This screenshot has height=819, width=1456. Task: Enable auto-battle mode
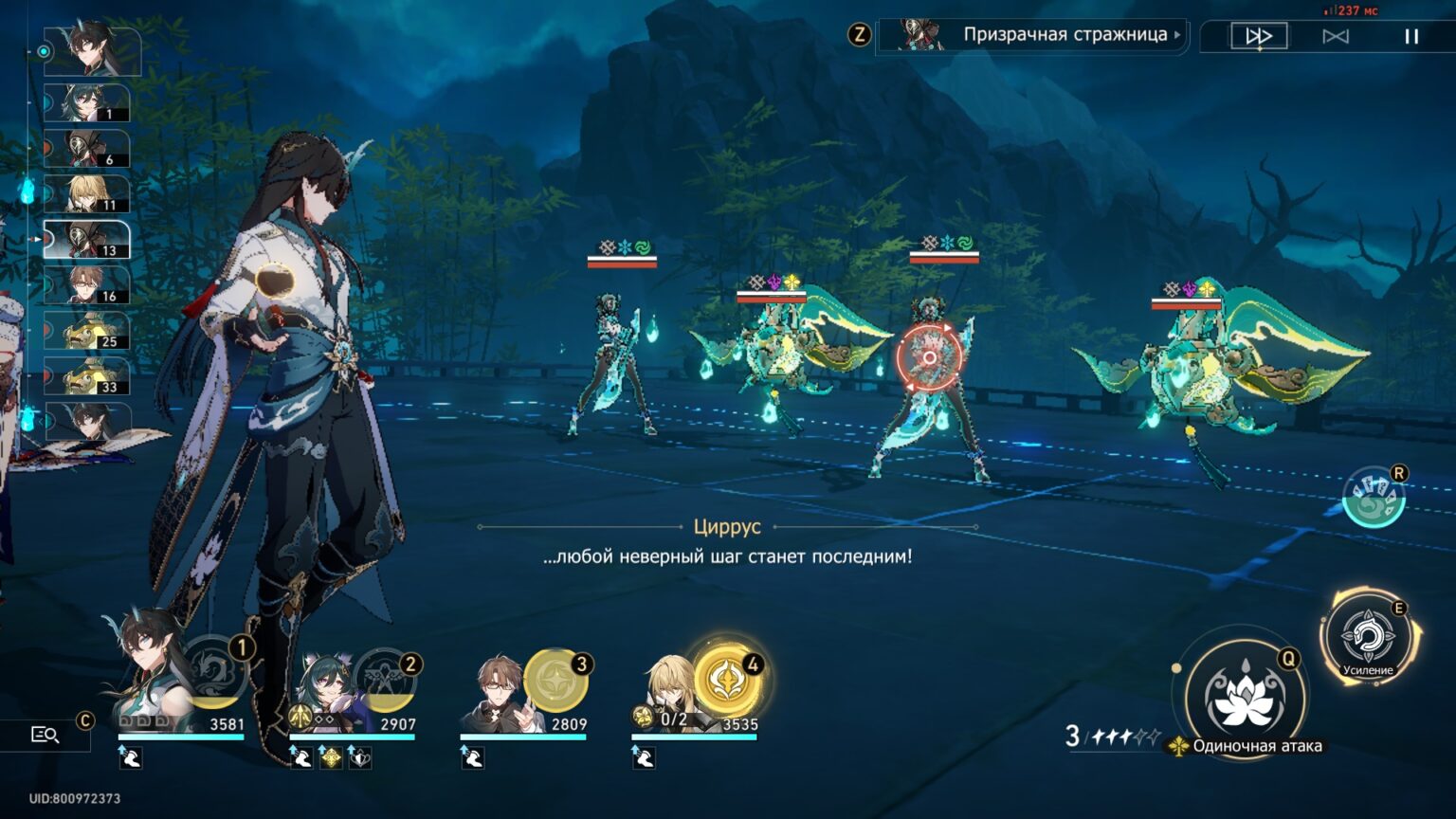(x=1336, y=36)
